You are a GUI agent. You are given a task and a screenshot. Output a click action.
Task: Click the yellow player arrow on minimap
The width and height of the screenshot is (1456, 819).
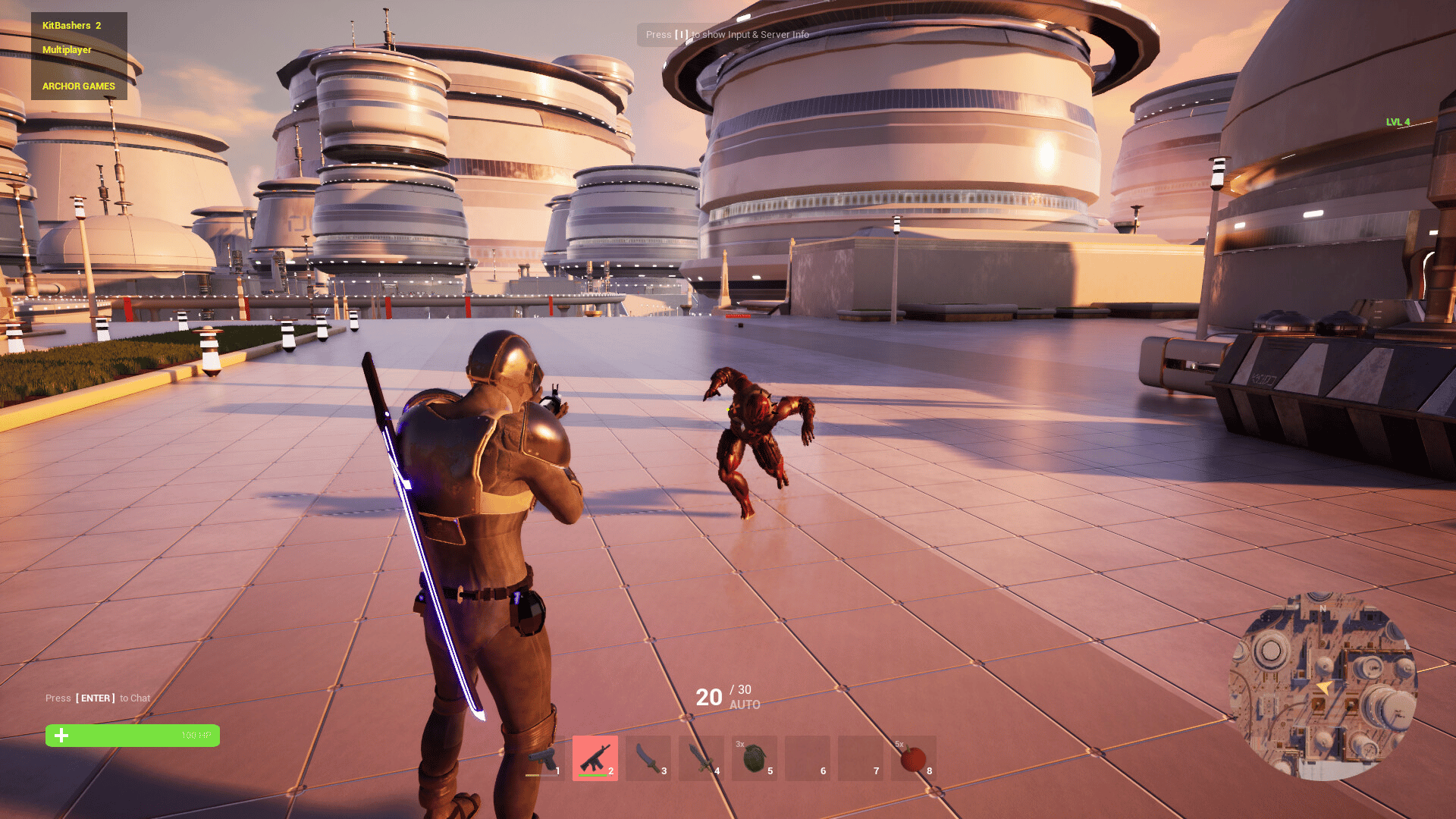1324,688
